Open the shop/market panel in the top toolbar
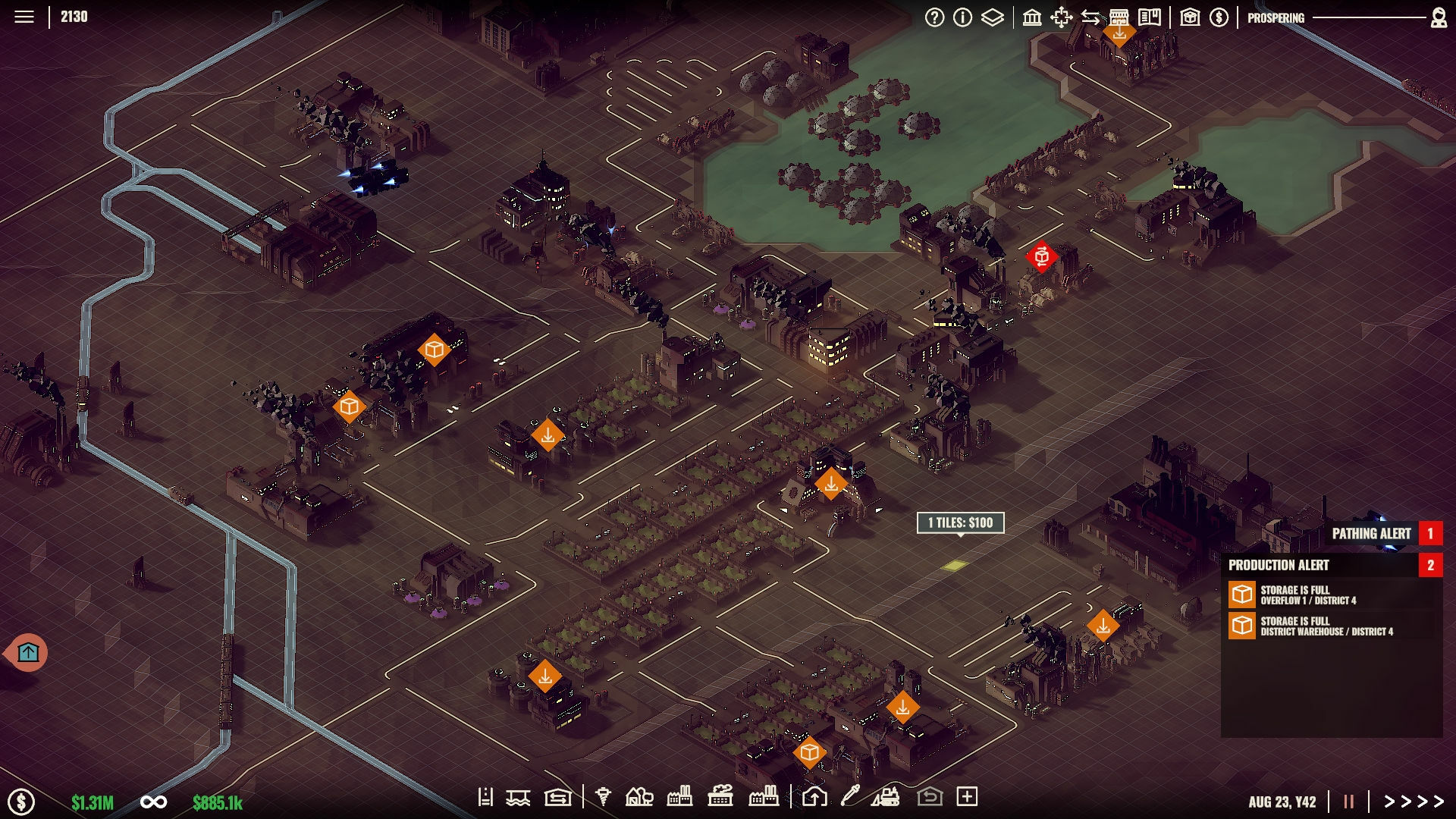1456x819 pixels. [1122, 16]
